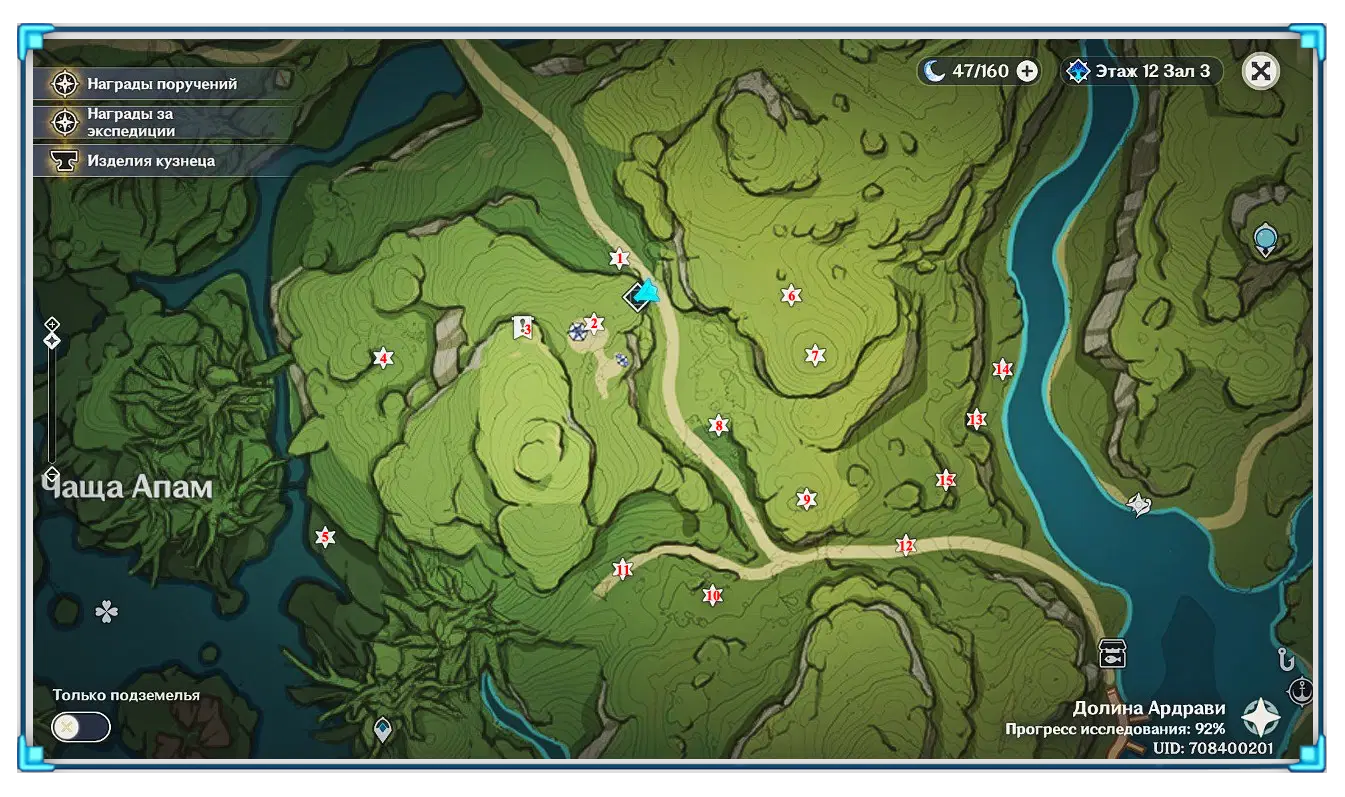Select the fishing spot marker on the map

point(1112,653)
